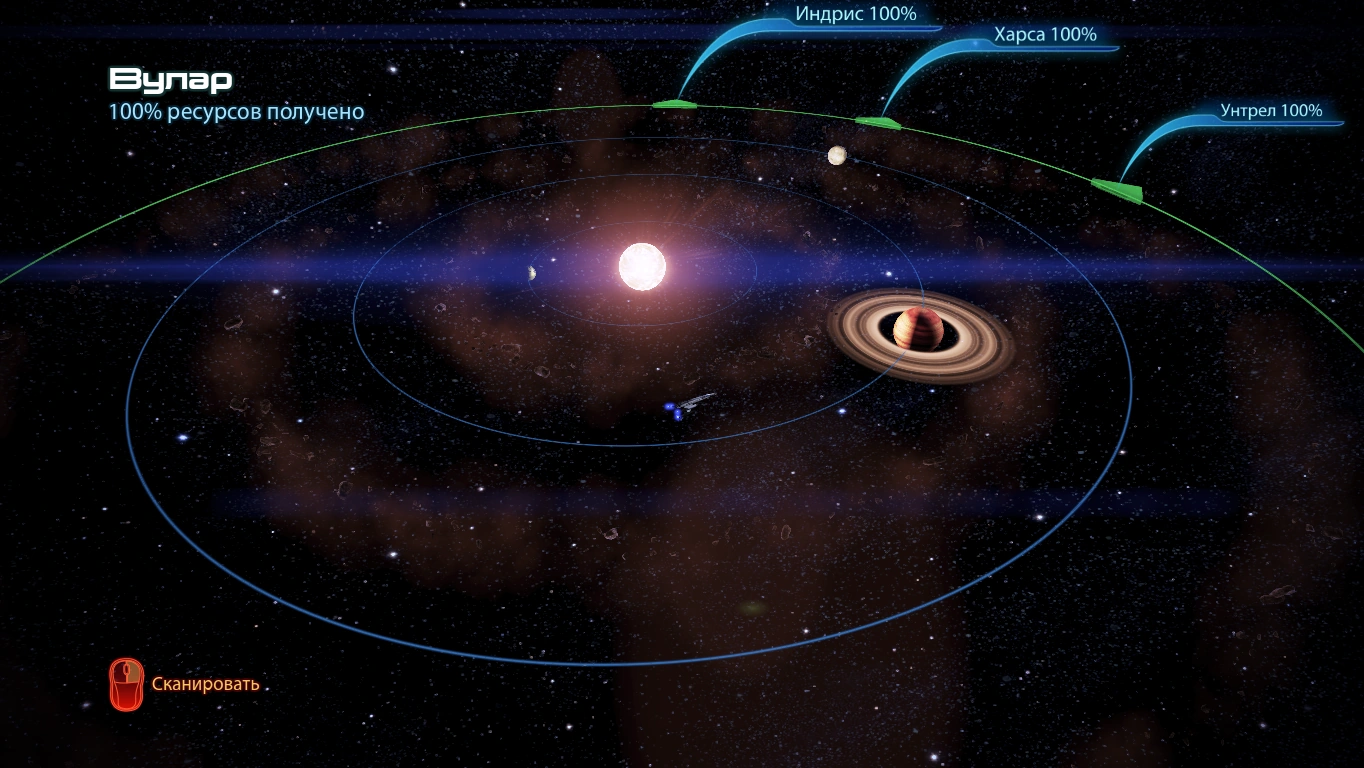Click the Унтрел 100% system label

tap(1270, 111)
